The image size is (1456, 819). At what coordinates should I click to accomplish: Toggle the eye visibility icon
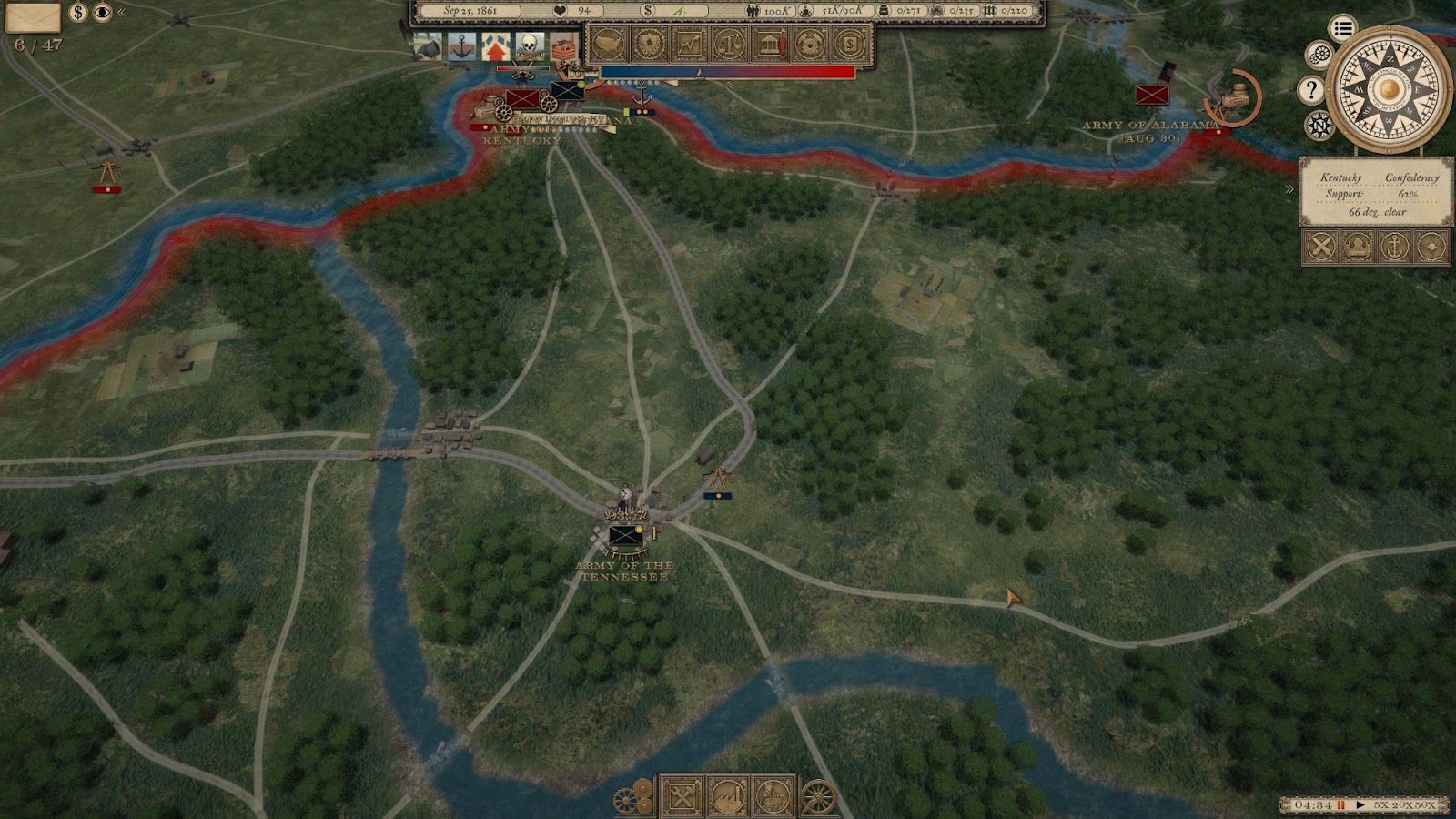pos(102,13)
